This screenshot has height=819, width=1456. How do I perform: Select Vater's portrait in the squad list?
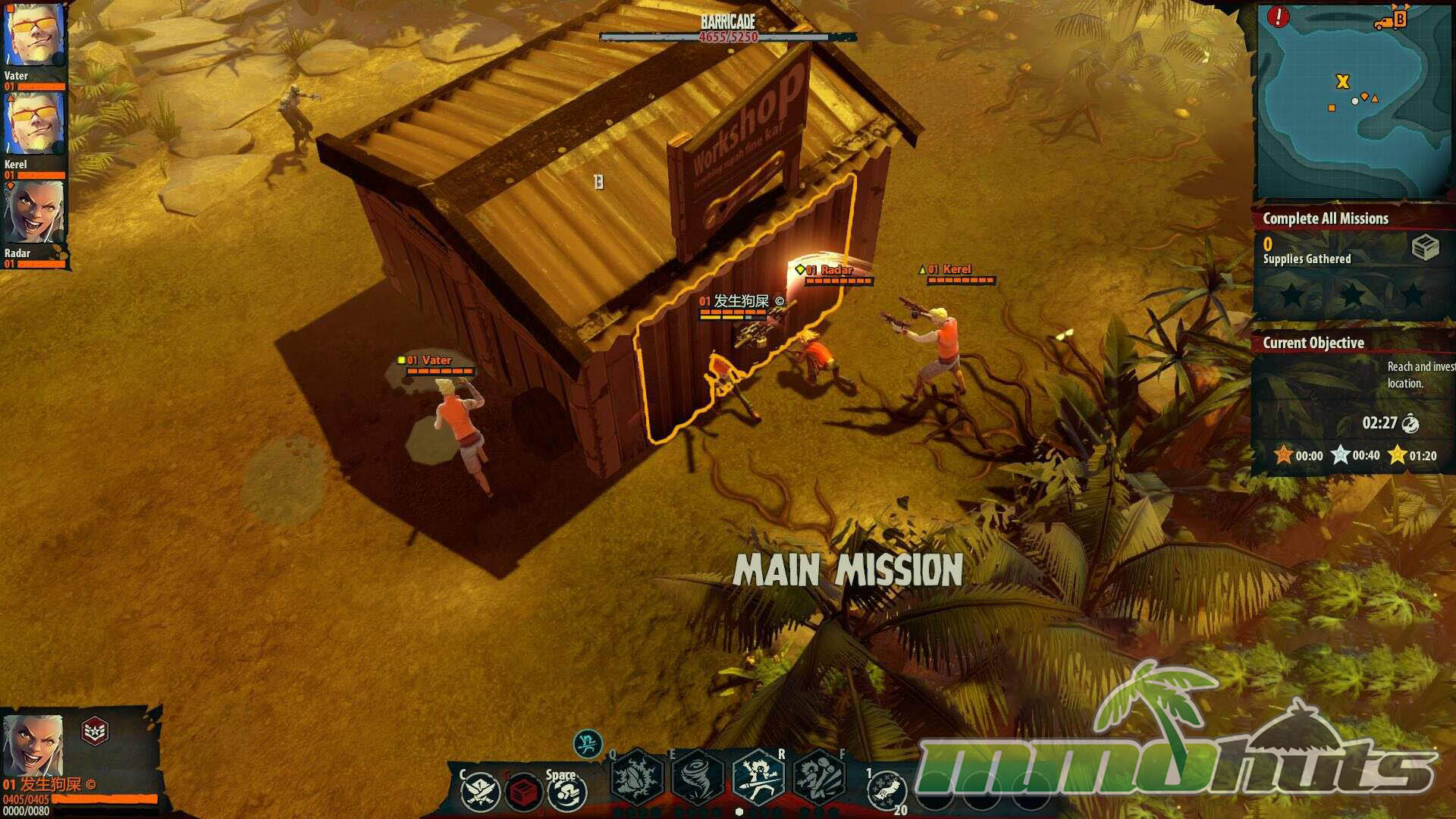[34, 36]
